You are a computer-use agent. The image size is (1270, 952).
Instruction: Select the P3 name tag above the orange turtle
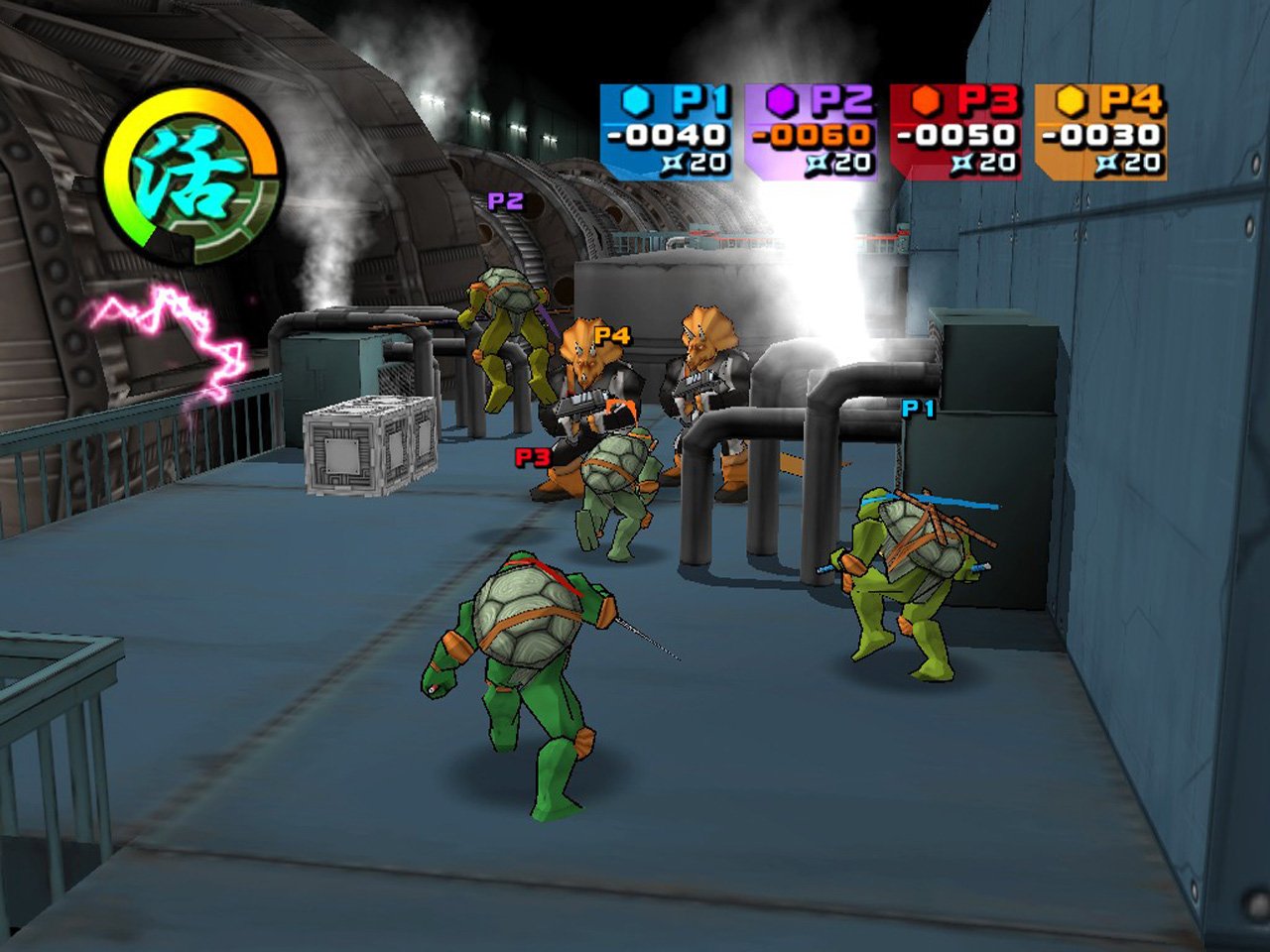click(532, 459)
